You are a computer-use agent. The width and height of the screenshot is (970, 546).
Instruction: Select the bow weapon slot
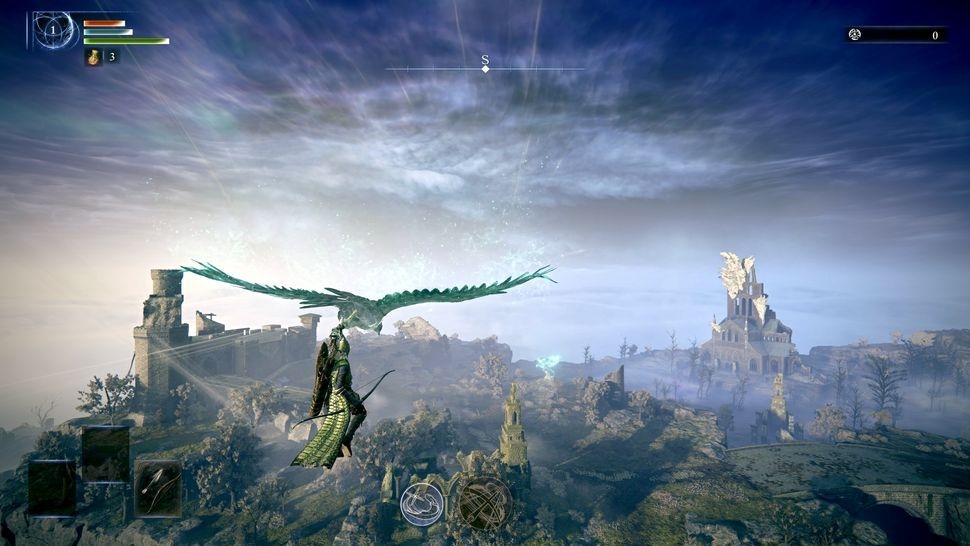click(x=158, y=488)
